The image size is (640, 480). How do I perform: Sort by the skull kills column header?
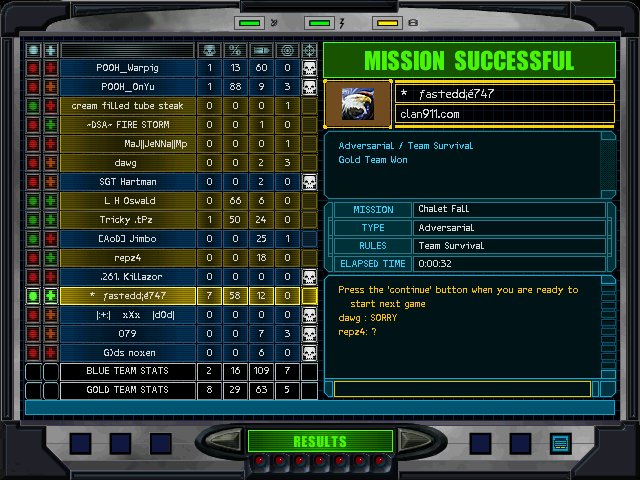[x=210, y=49]
